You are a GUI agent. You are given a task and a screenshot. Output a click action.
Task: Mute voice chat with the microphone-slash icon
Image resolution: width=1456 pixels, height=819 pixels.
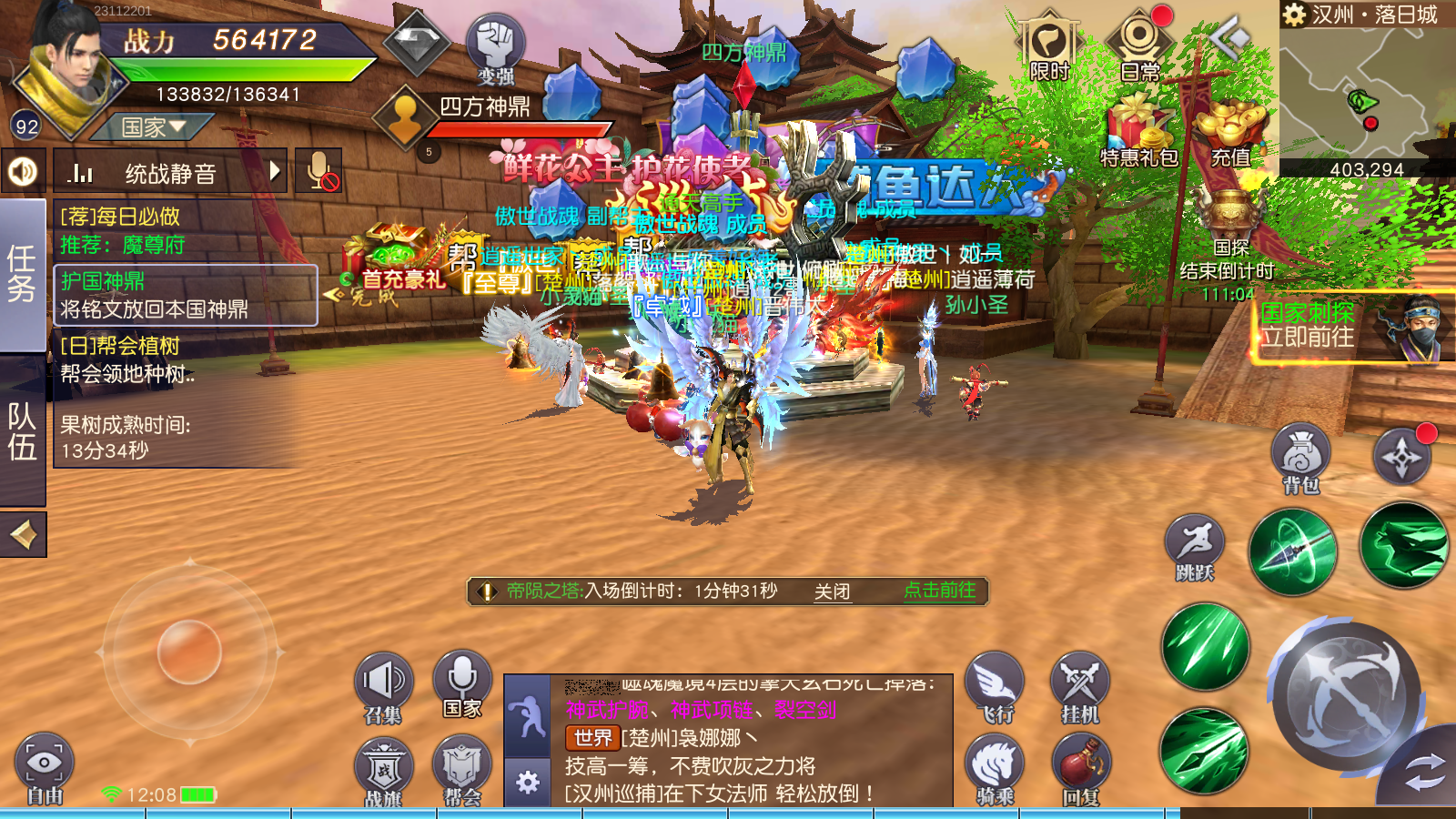(318, 172)
